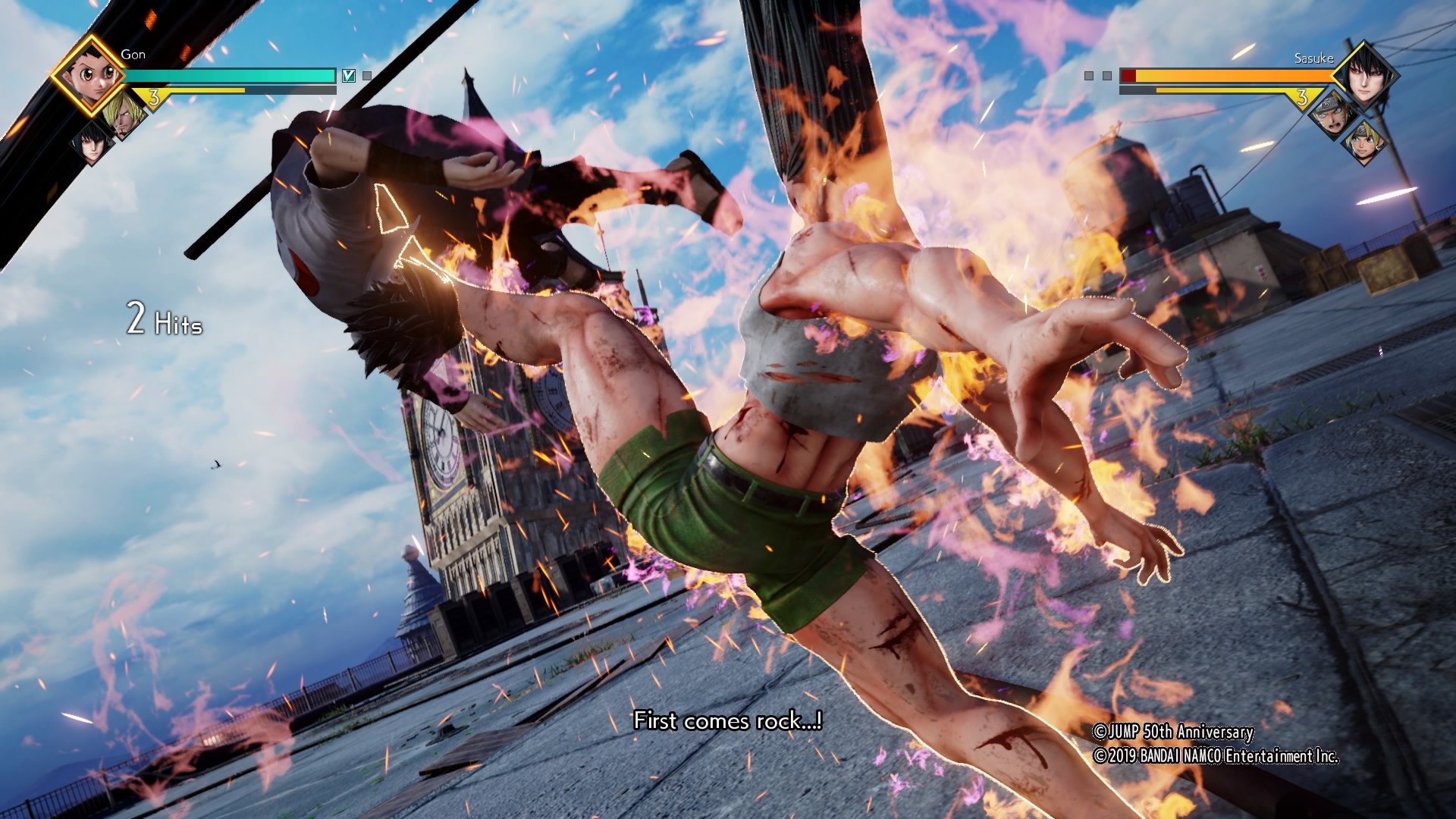Click the V round-win marker
Screen dimensions: 1456x819
tap(349, 76)
